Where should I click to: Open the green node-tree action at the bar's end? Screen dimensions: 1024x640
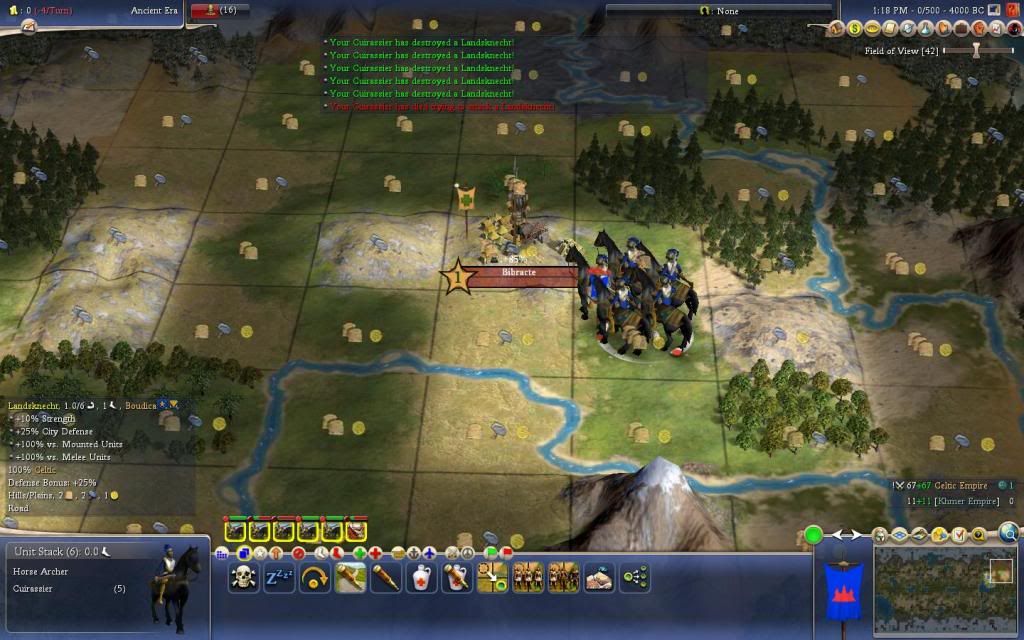635,577
